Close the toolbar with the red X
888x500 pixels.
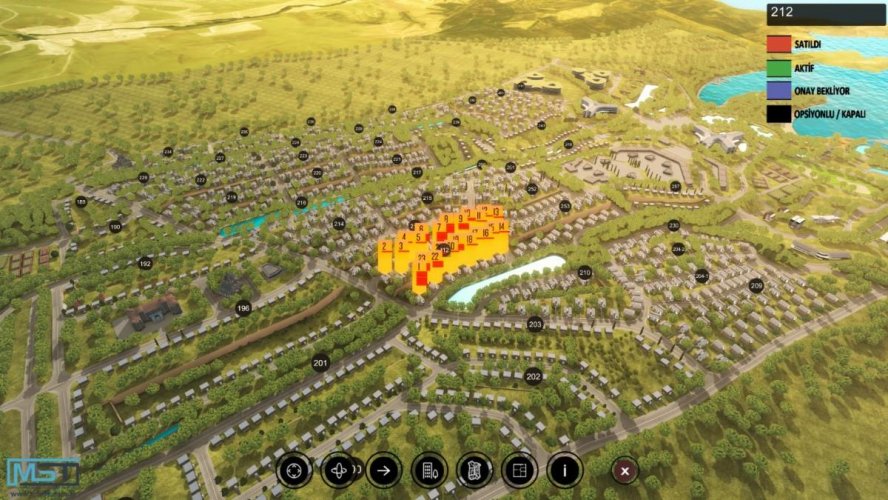tap(625, 469)
